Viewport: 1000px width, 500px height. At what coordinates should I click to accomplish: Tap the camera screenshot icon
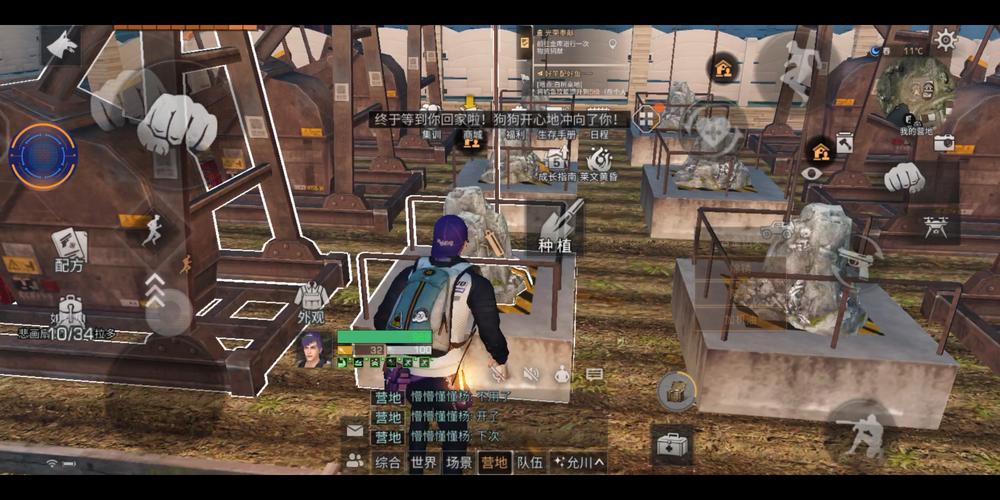tap(943, 143)
